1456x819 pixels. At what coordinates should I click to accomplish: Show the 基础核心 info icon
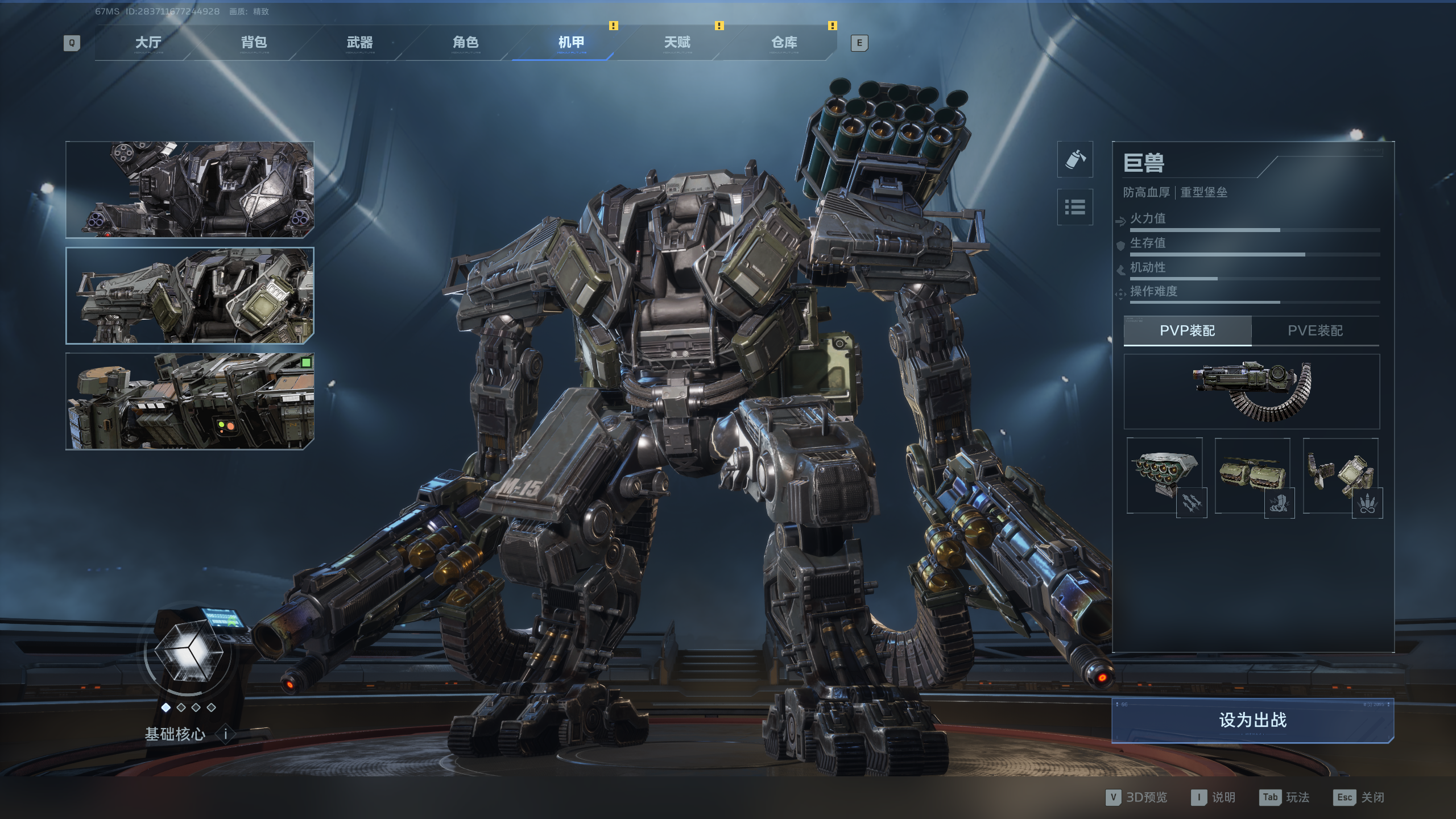[x=225, y=734]
